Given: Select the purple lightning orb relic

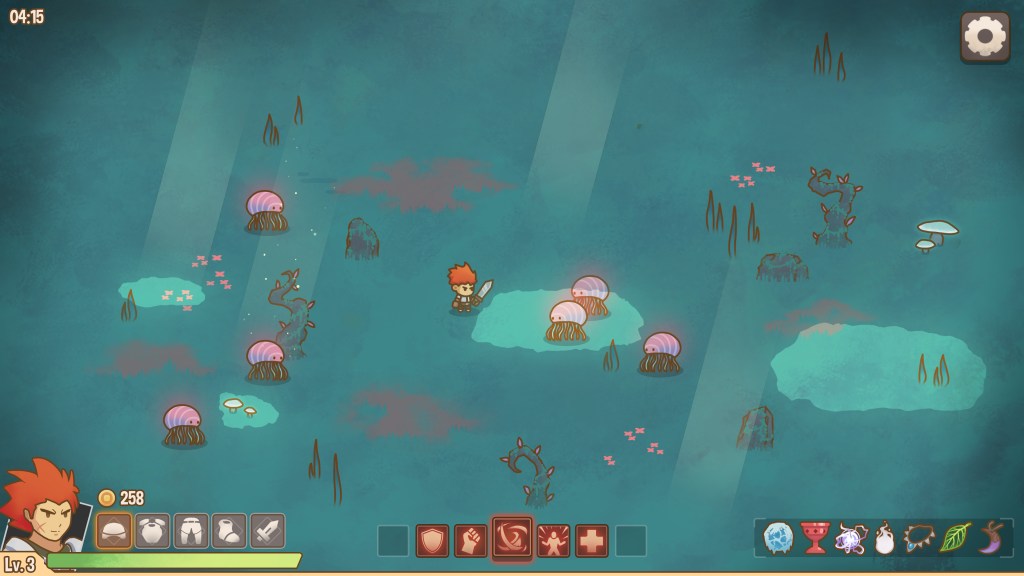Looking at the screenshot, I should coord(851,539).
